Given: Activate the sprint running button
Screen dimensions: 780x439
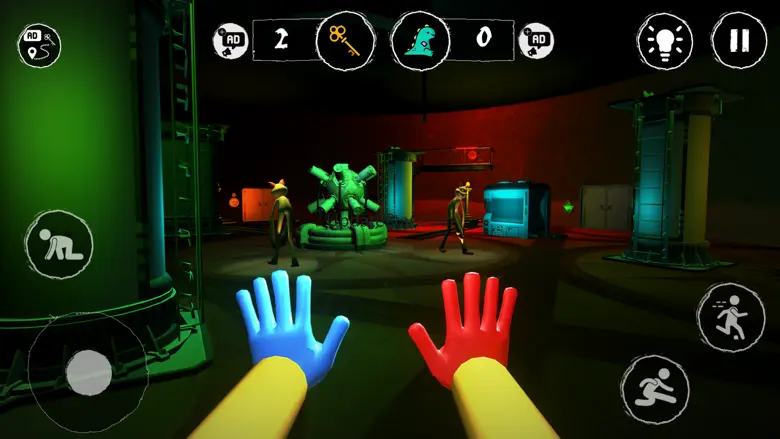Looking at the screenshot, I should (x=730, y=315).
